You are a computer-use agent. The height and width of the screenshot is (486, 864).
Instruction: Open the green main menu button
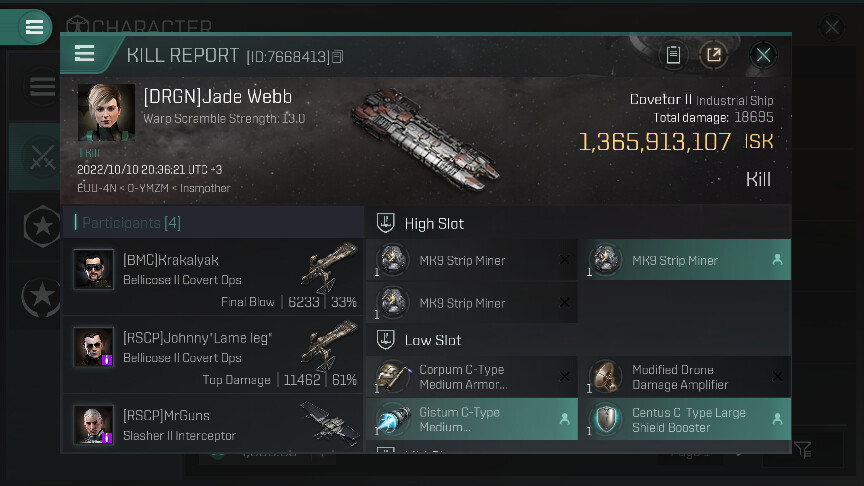click(x=34, y=27)
